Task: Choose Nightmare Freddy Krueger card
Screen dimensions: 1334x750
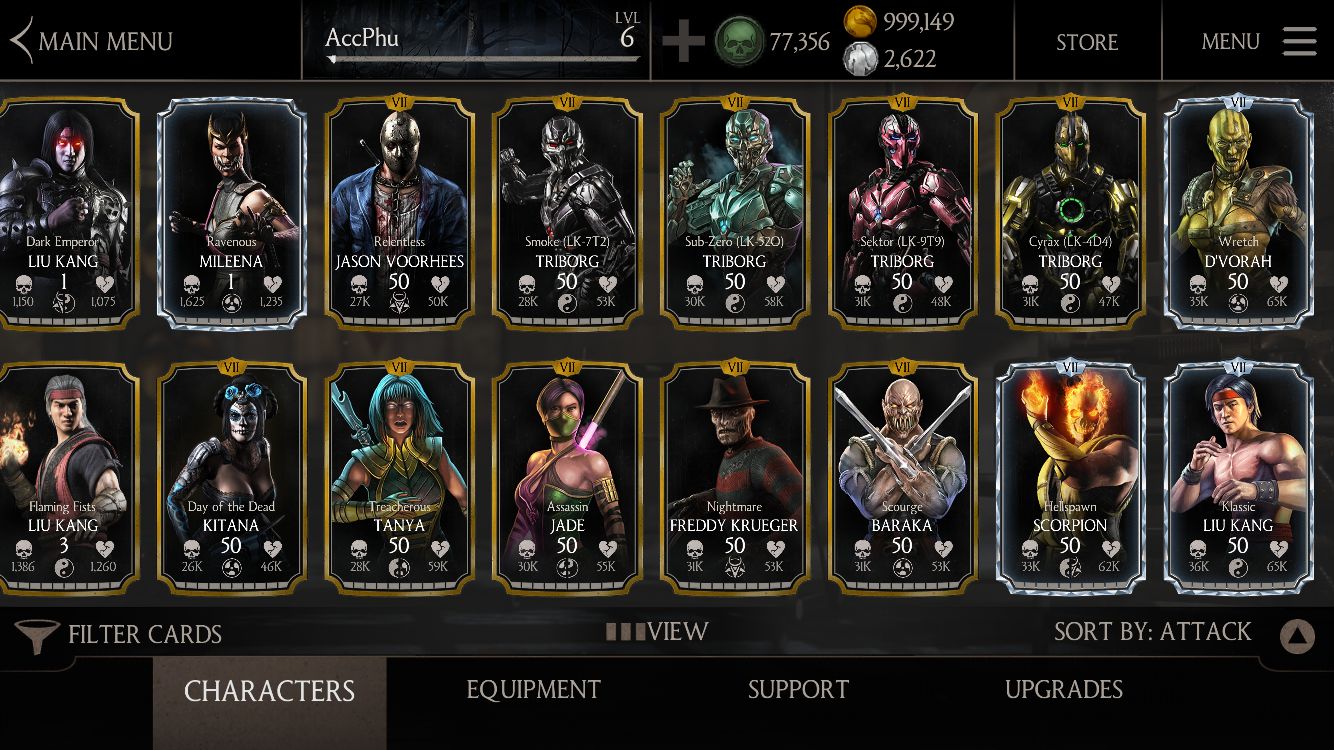Action: point(735,477)
